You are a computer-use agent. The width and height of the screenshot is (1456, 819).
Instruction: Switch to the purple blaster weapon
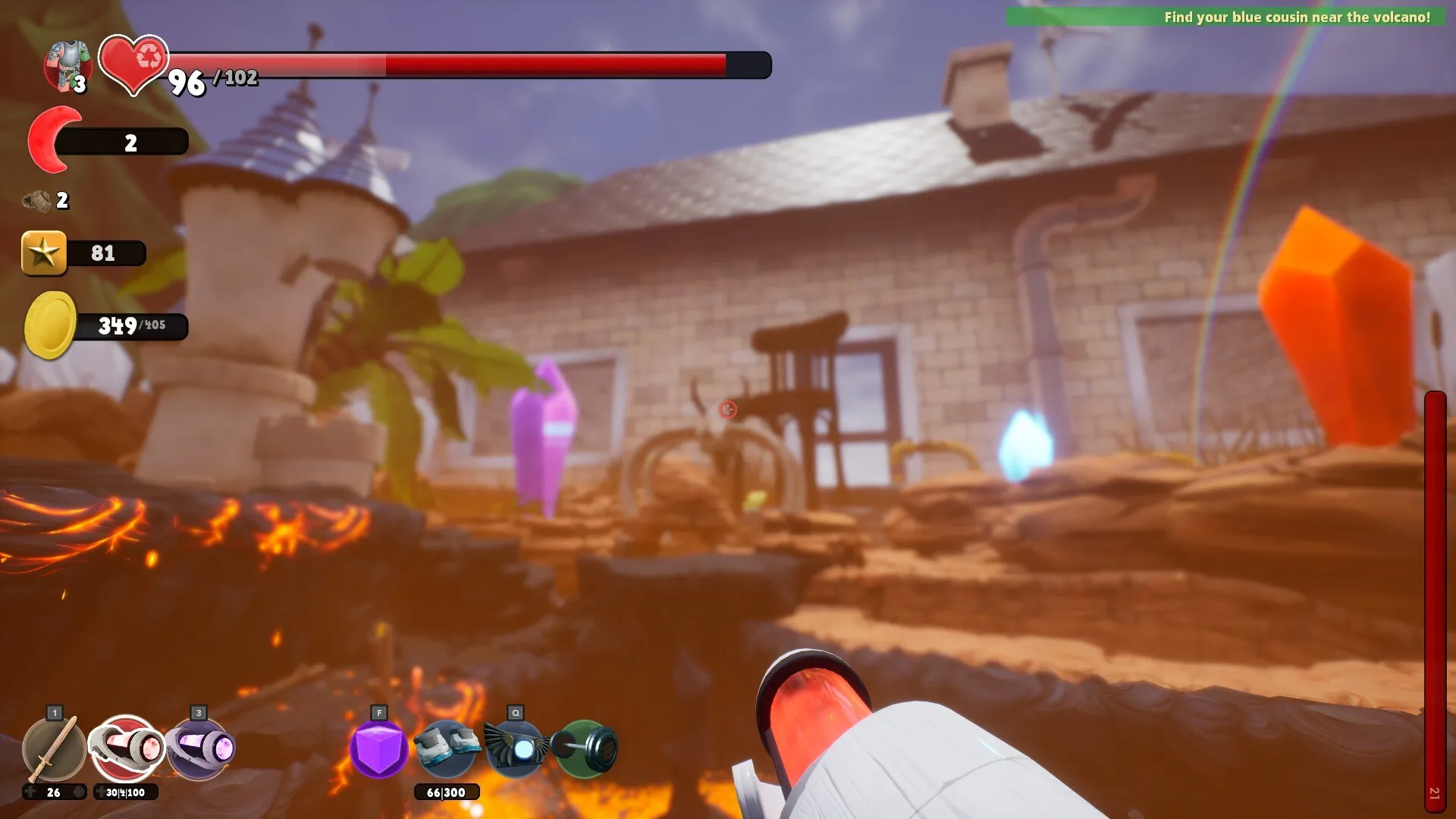[199, 748]
